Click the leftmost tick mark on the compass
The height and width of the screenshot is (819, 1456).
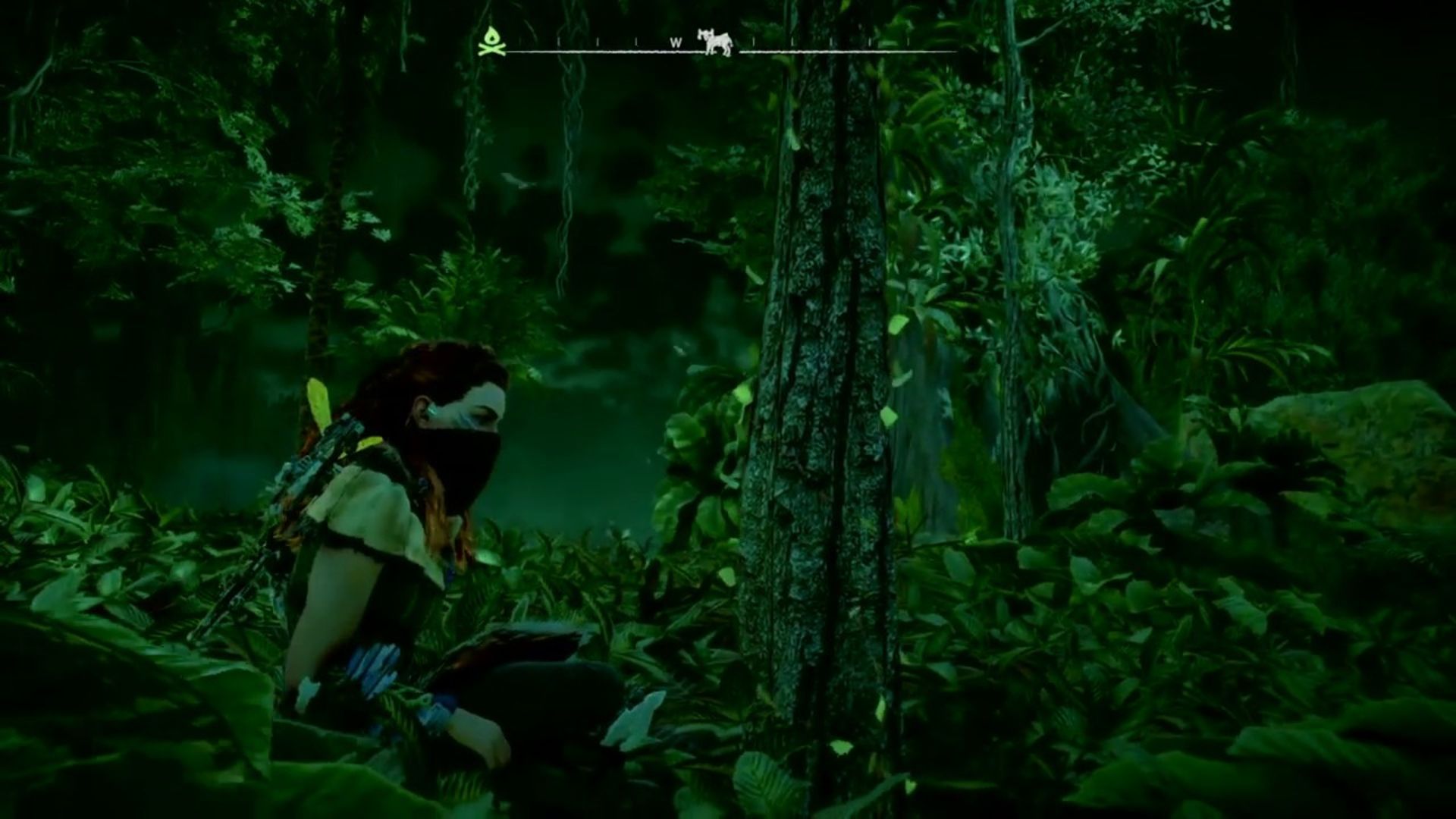point(558,39)
